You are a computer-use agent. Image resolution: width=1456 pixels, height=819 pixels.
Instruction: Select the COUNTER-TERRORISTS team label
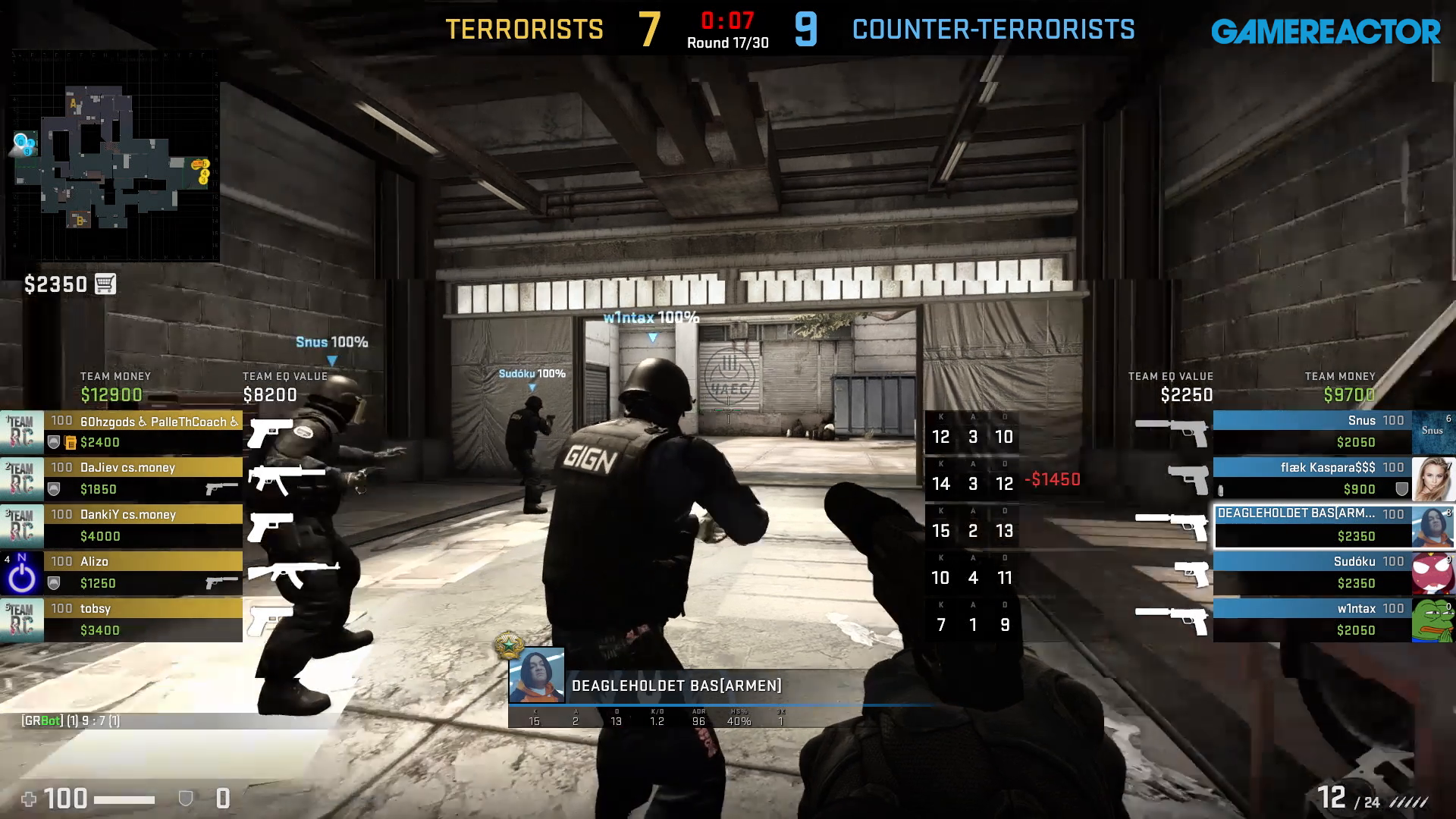click(995, 30)
